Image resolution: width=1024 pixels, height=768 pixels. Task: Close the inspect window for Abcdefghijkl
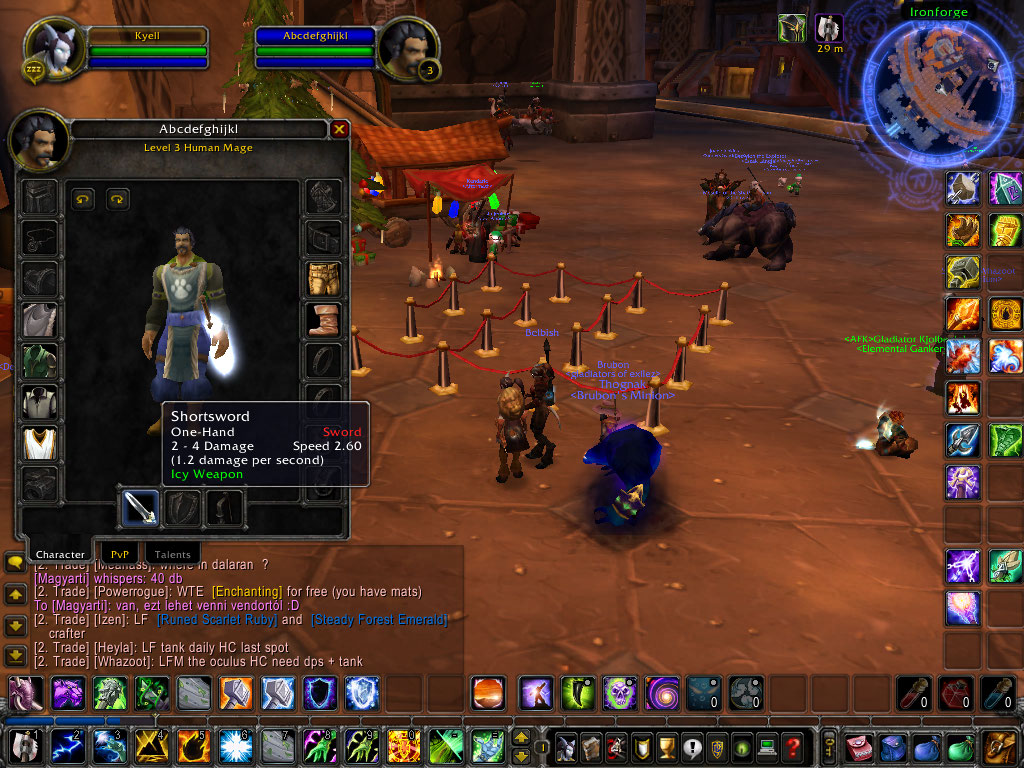click(x=339, y=129)
